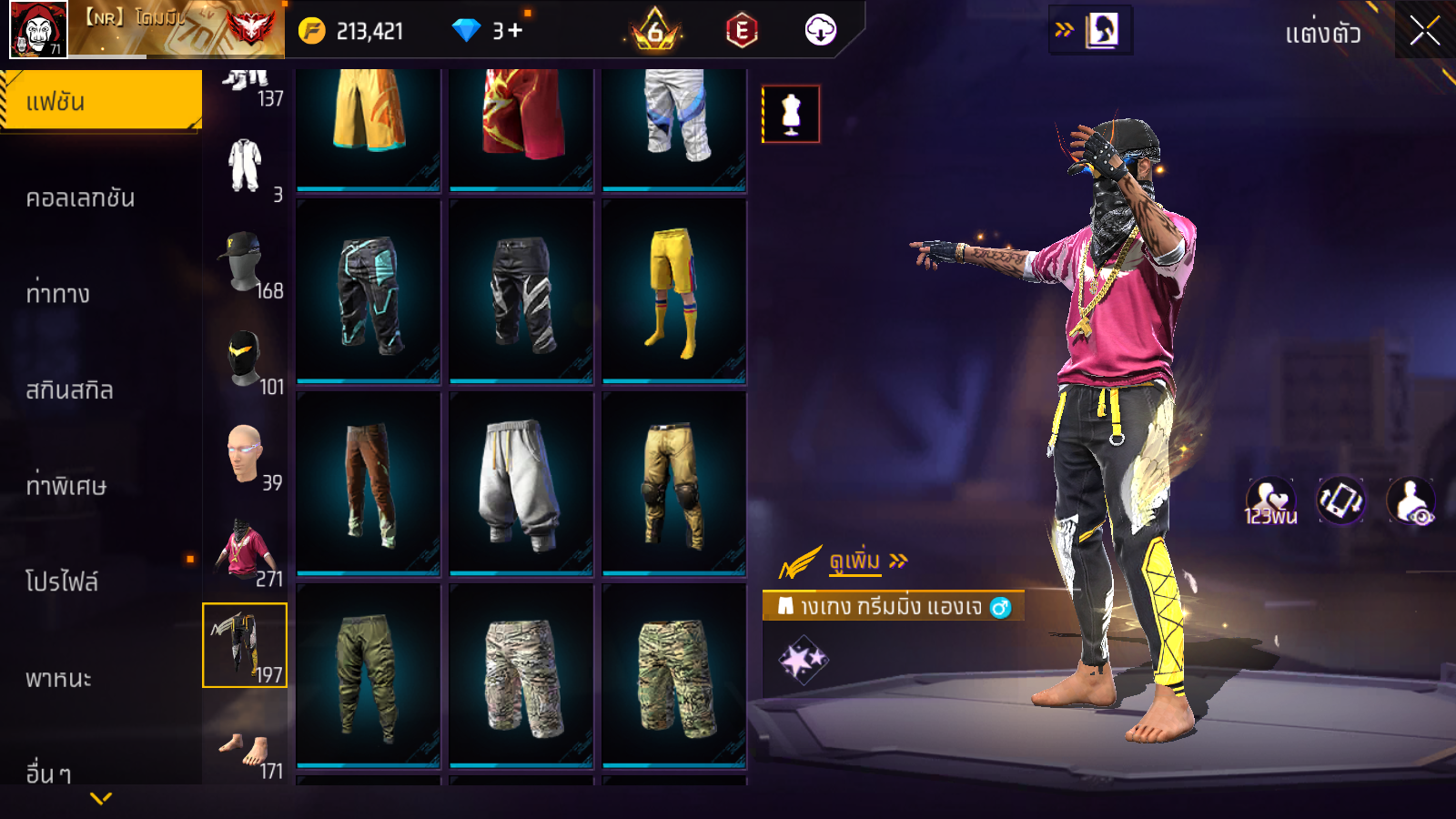1456x819 pixels.
Task: Open the ท่าทาง menu tab
Action: 58,294
